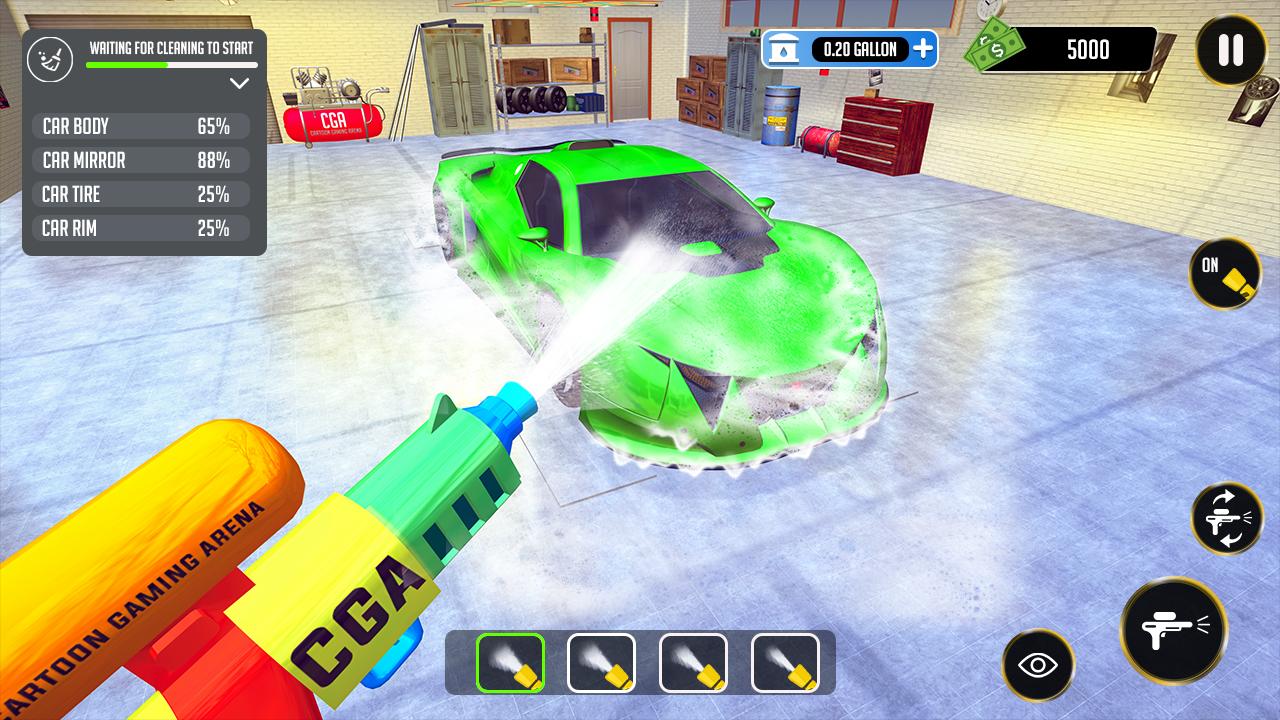Collapse the cleaning progress panel arrow
Screen dimensions: 1280x720
tap(239, 84)
